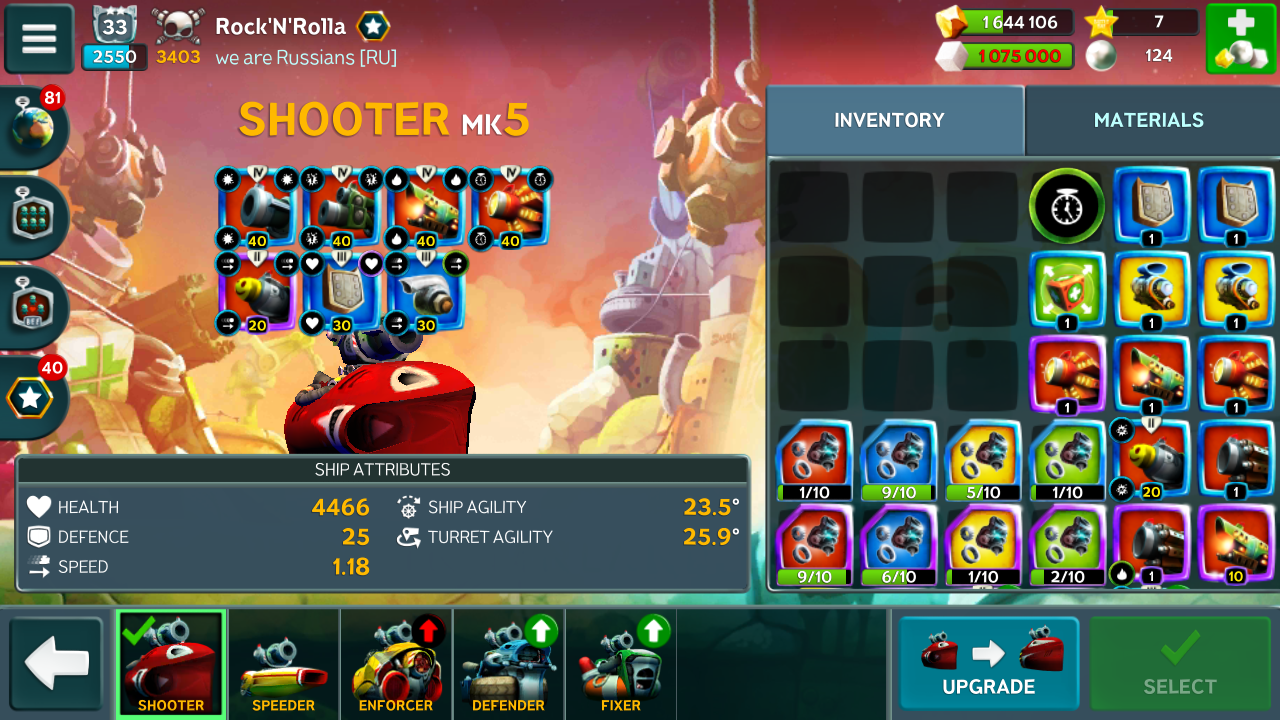Go back with the left arrow button
The height and width of the screenshot is (720, 1280).
pyautogui.click(x=56, y=663)
